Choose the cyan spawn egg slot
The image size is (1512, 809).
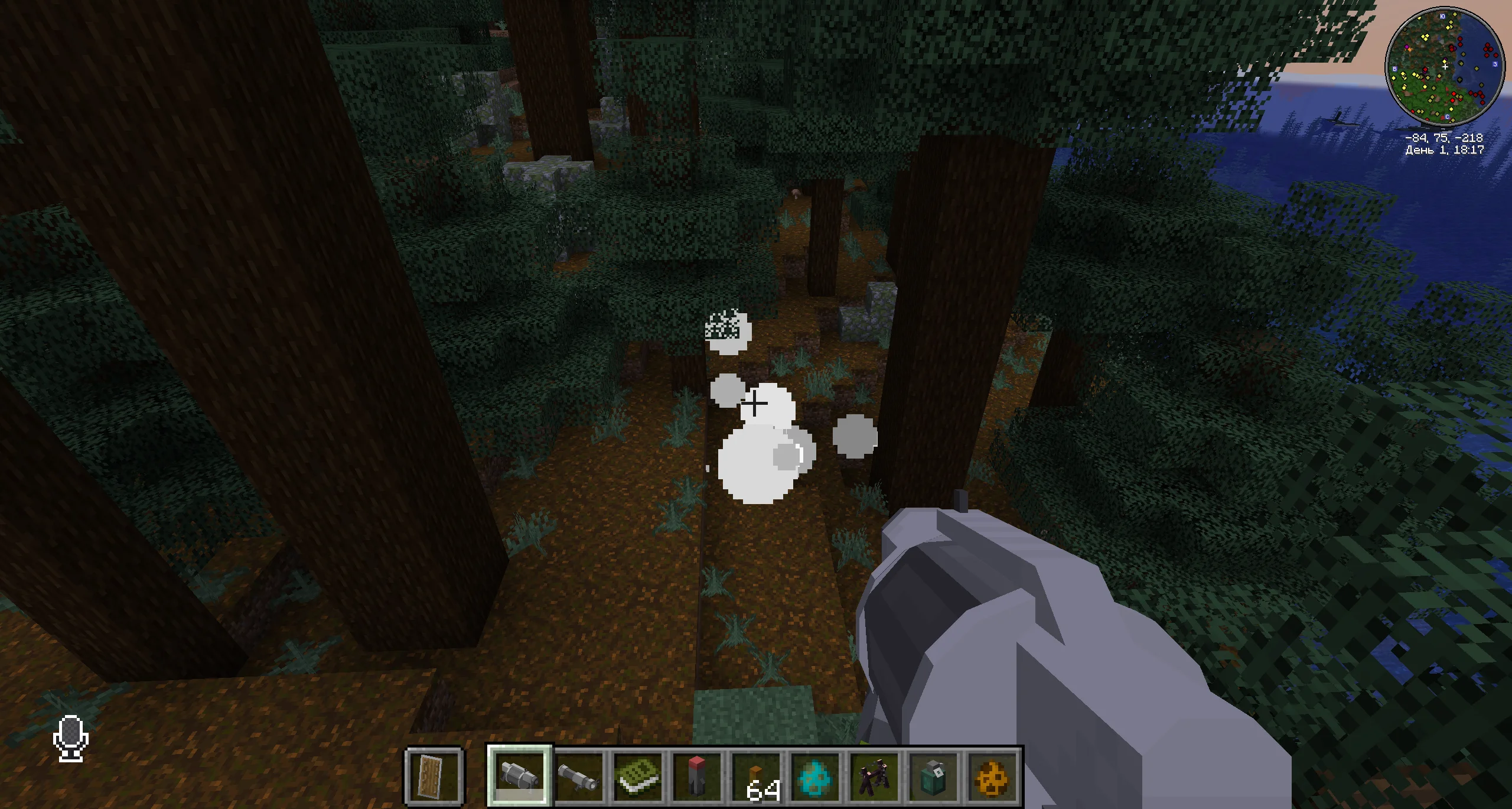816,775
